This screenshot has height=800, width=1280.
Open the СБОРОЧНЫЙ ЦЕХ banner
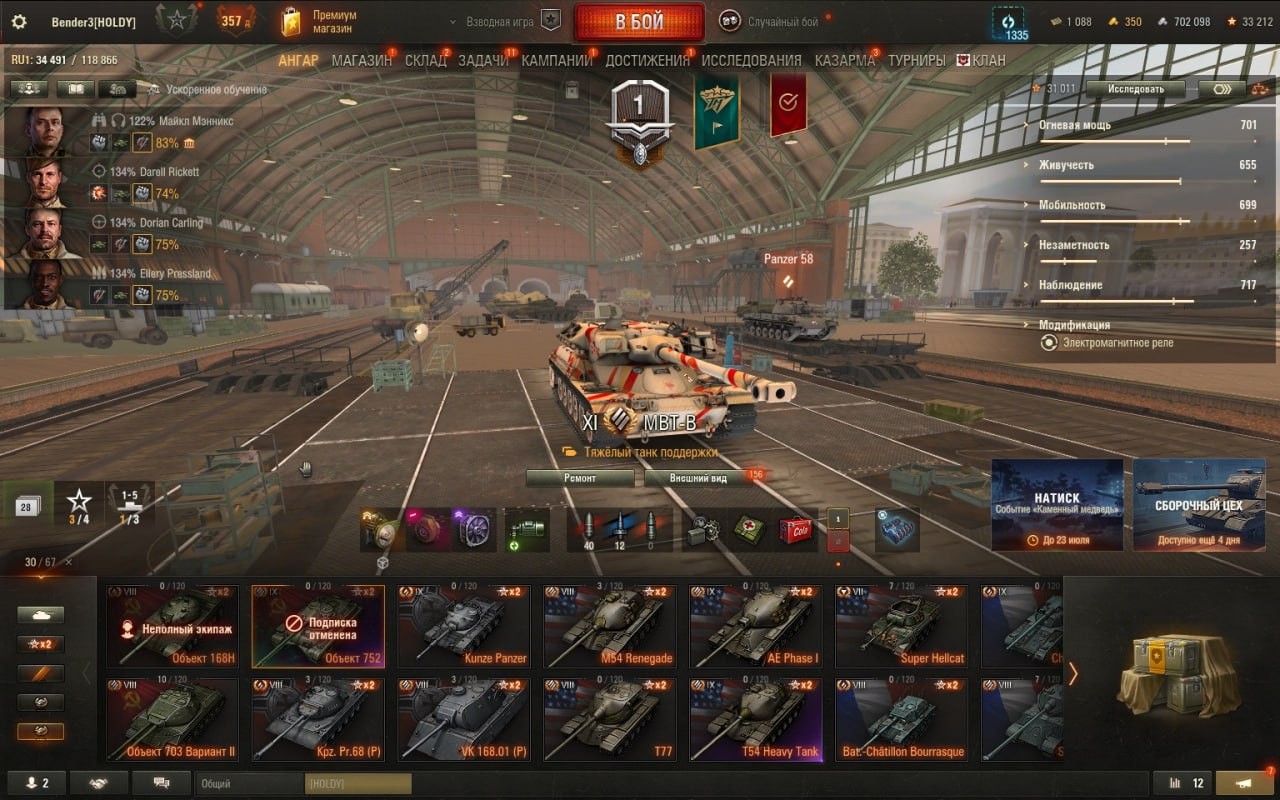pyautogui.click(x=1199, y=504)
